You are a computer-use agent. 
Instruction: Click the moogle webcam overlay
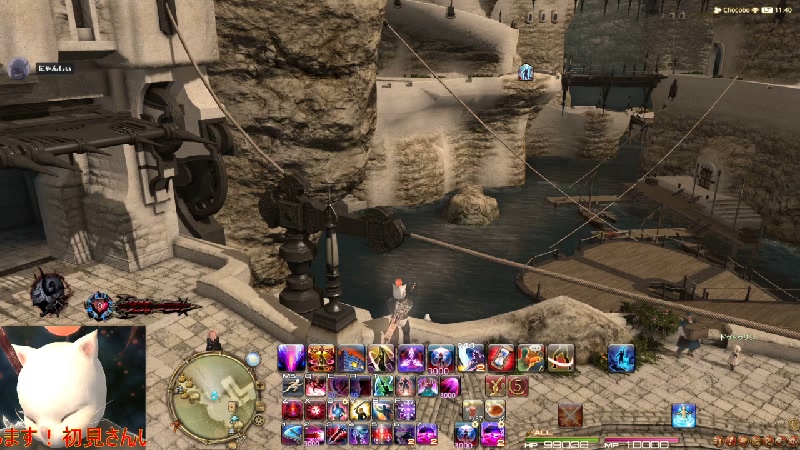72,385
